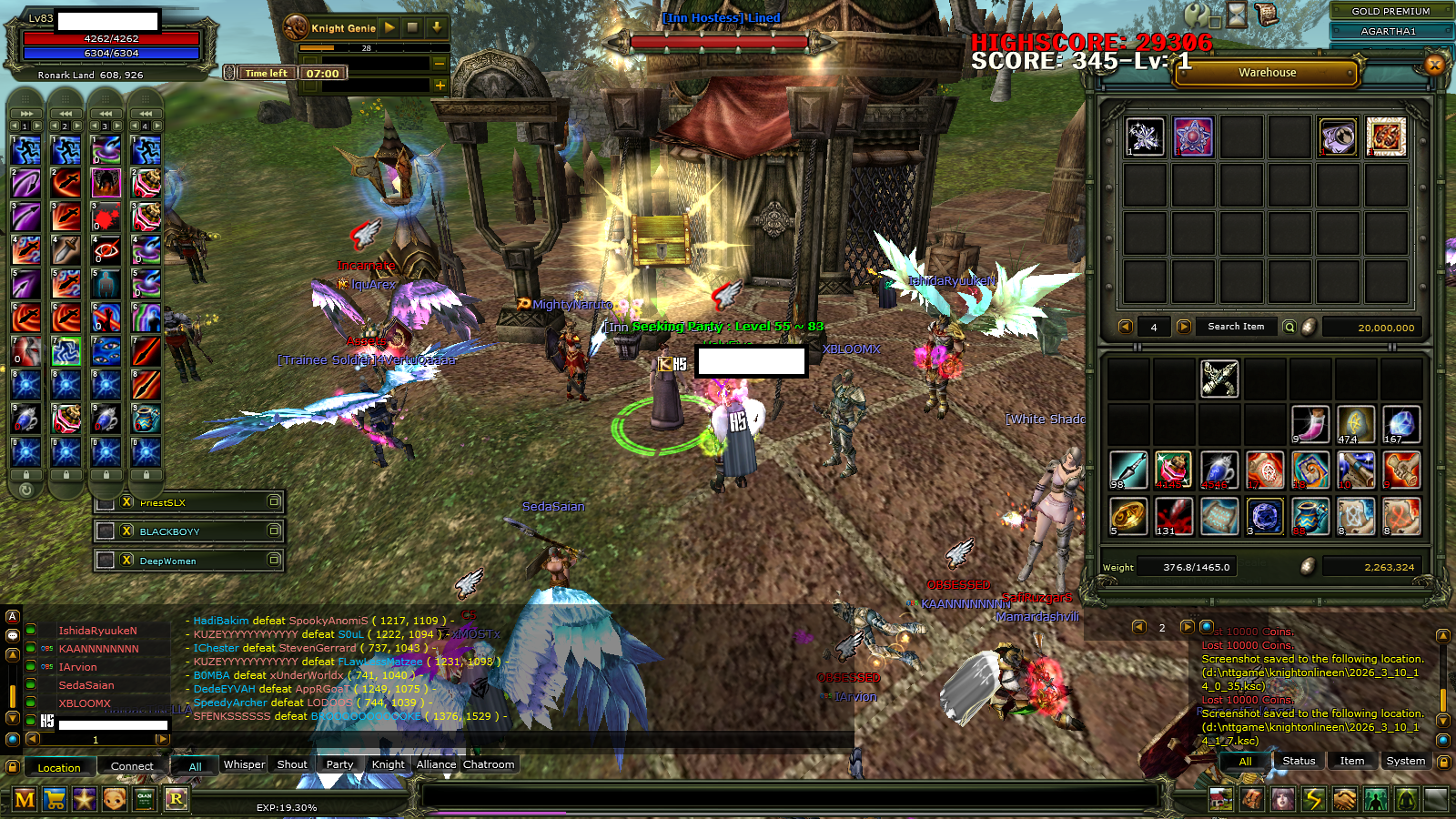Go to the next warehouse page
The image size is (1456, 819).
[1183, 327]
